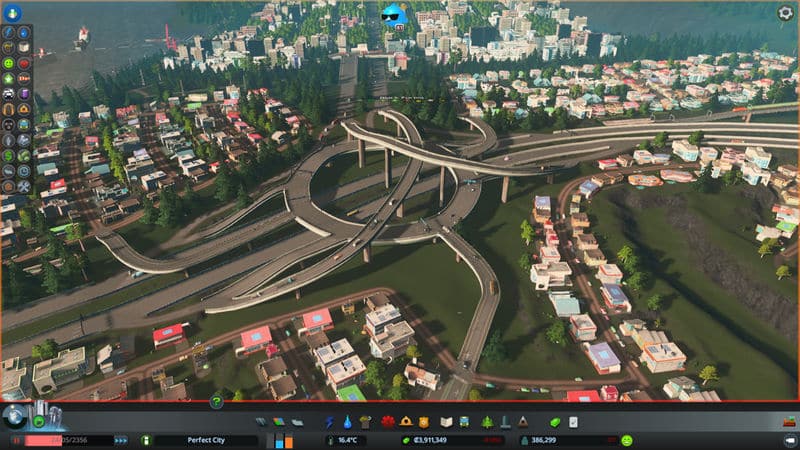This screenshot has width=800, height=450.
Task: Open the gear options menu
Action: click(x=785, y=13)
